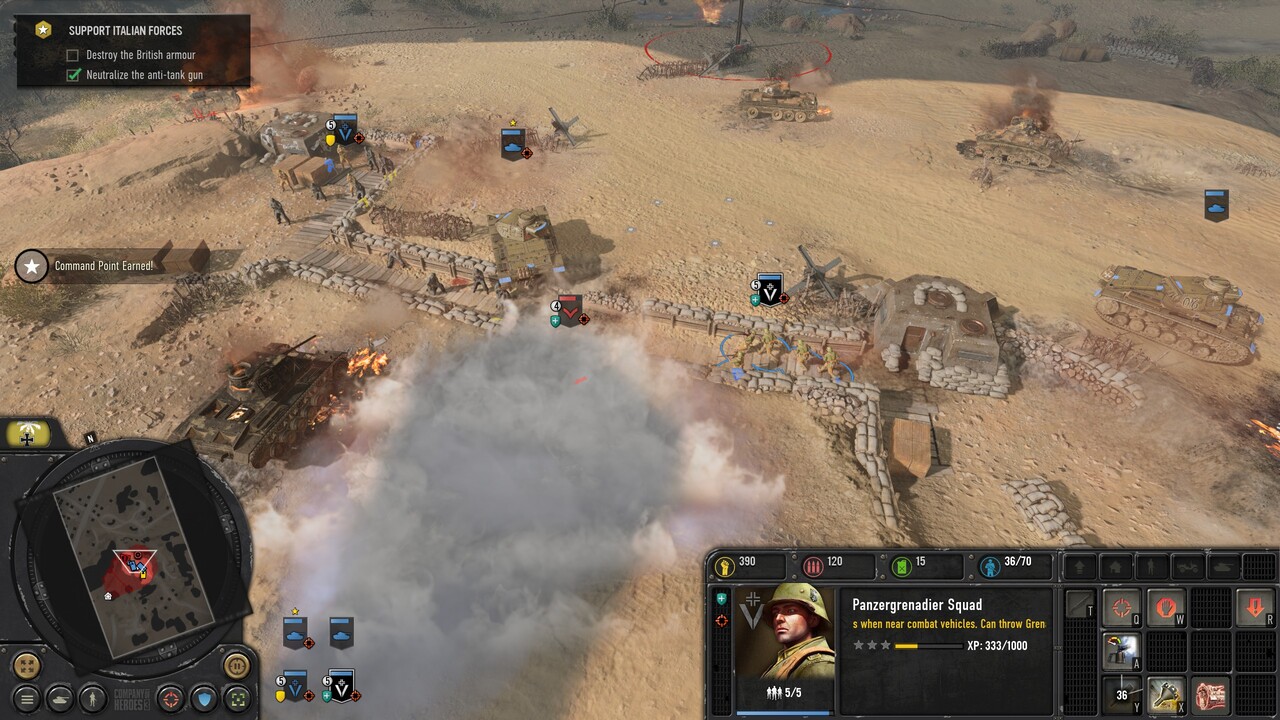Use the red ability icon beside the funnel
1280x720 pixels.
1210,693
